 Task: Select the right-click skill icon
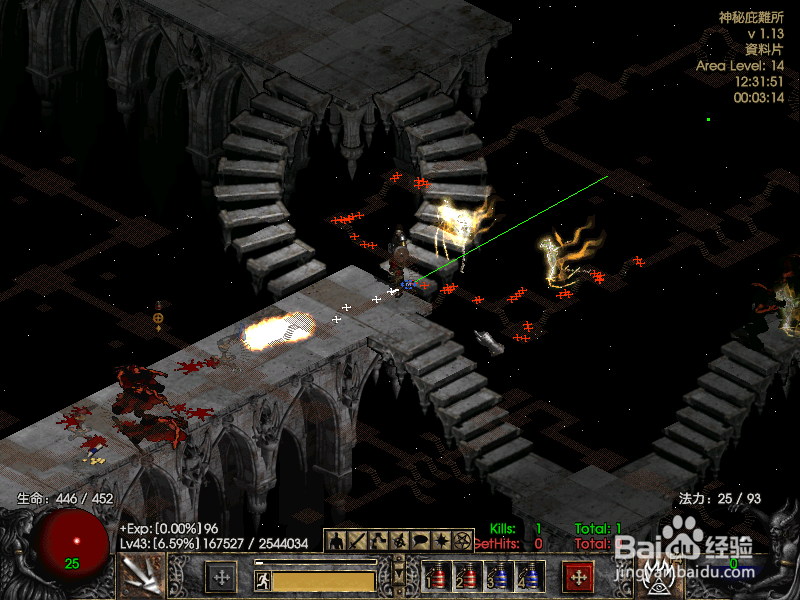pos(660,576)
